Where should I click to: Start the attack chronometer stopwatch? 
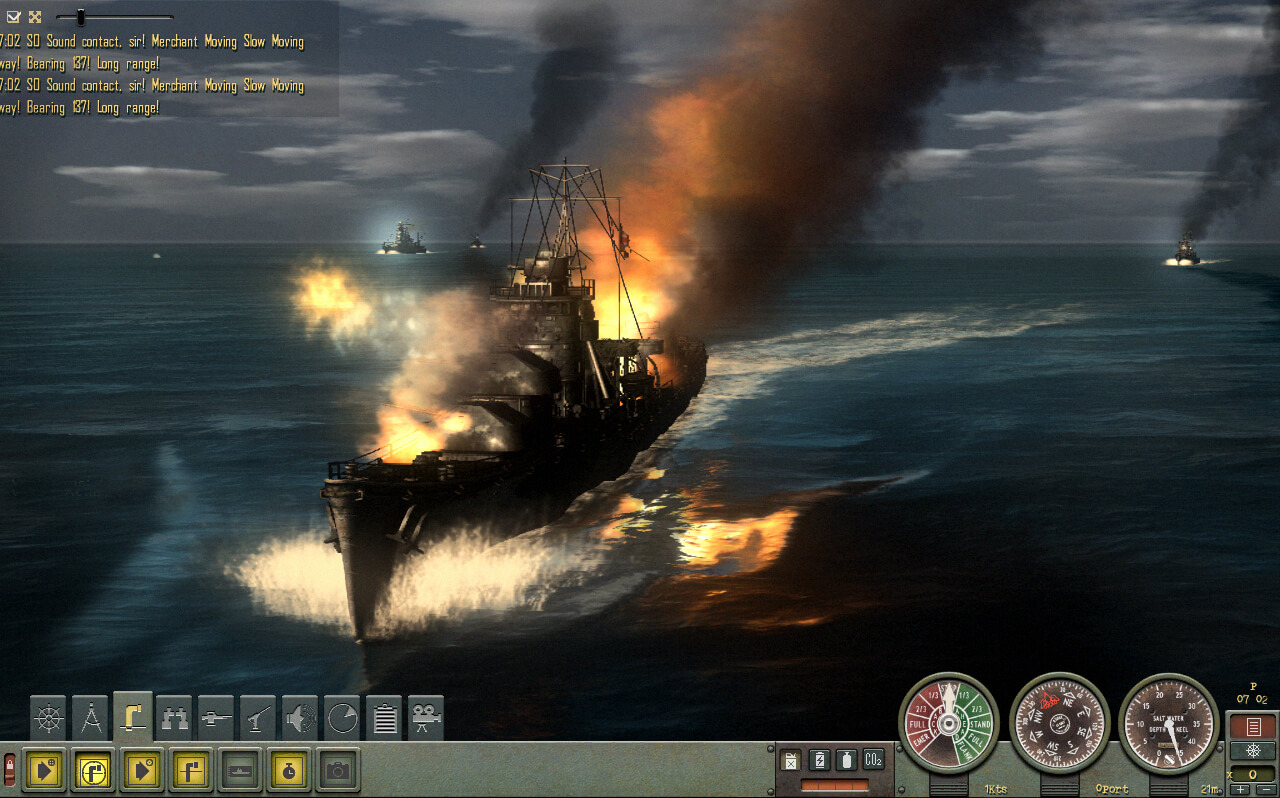[290, 771]
